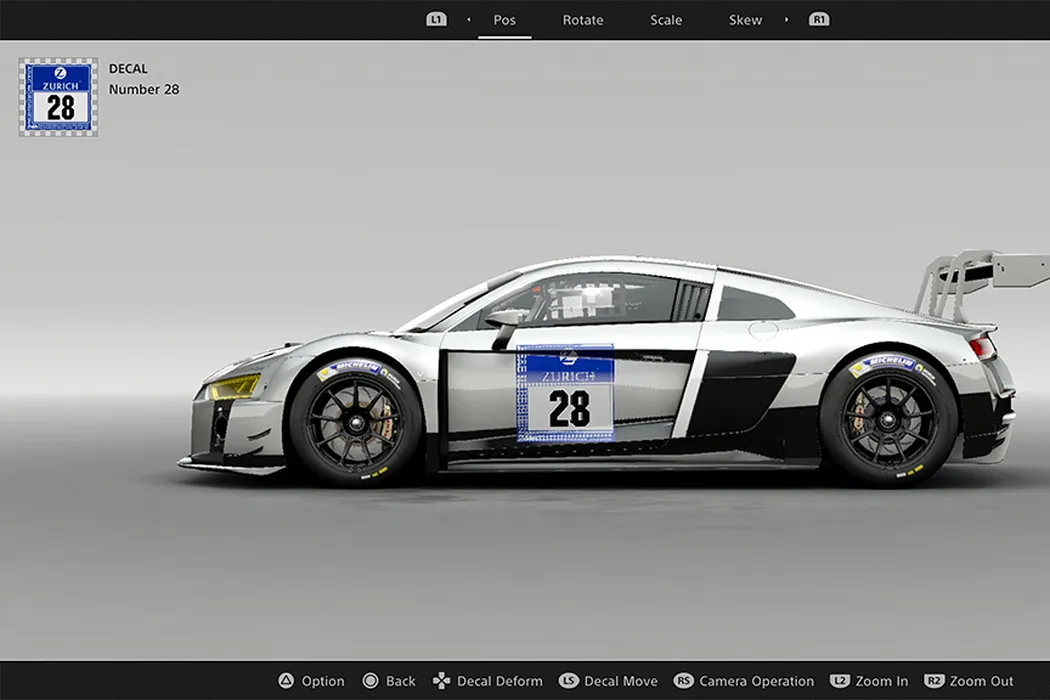Screen dimensions: 1050x700
Task: Select the Zurich 28 decal on car door
Action: [x=565, y=394]
